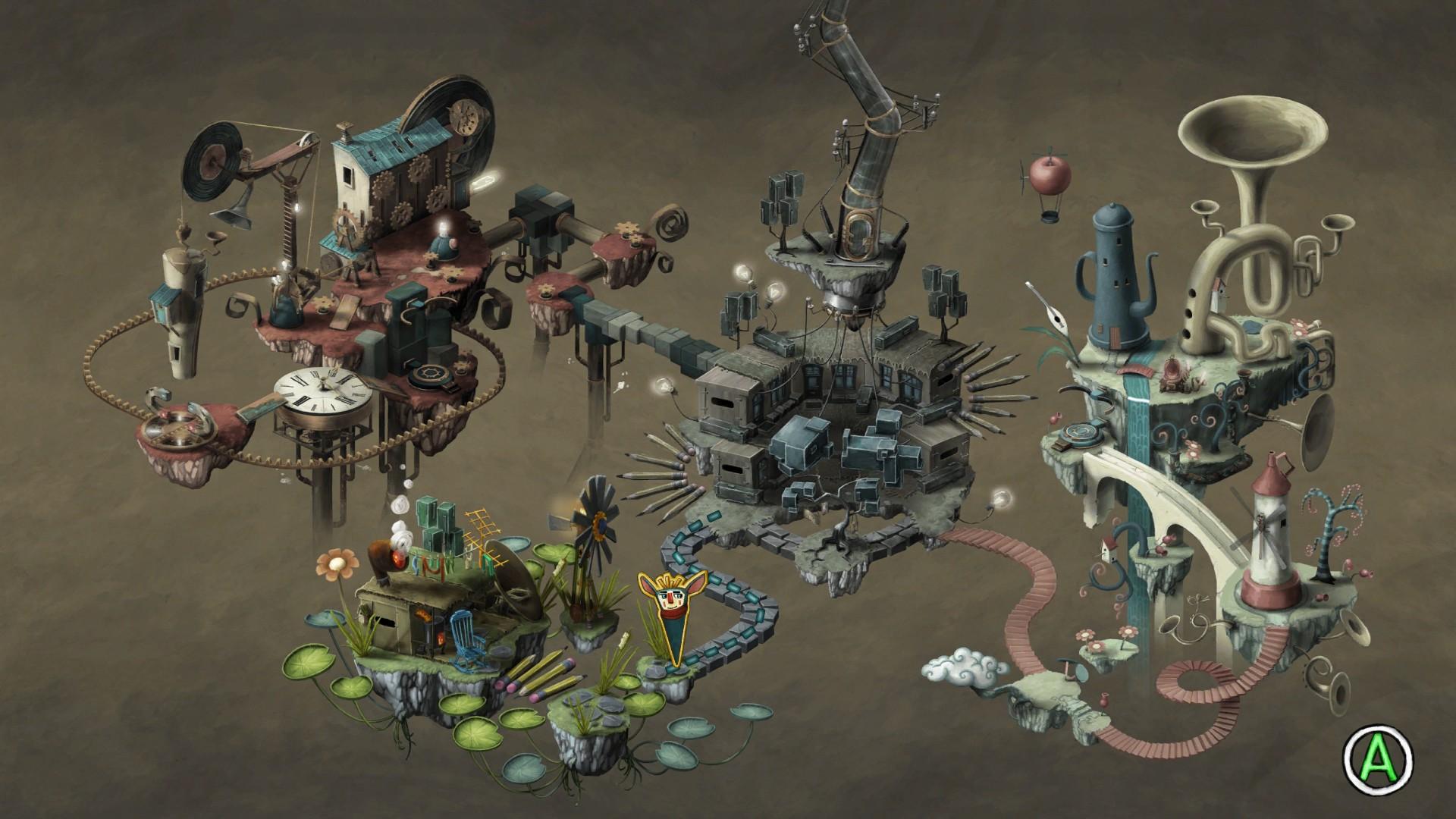The width and height of the screenshot is (1456, 819).
Task: Click the red throne chair on the island
Action: click(1172, 372)
